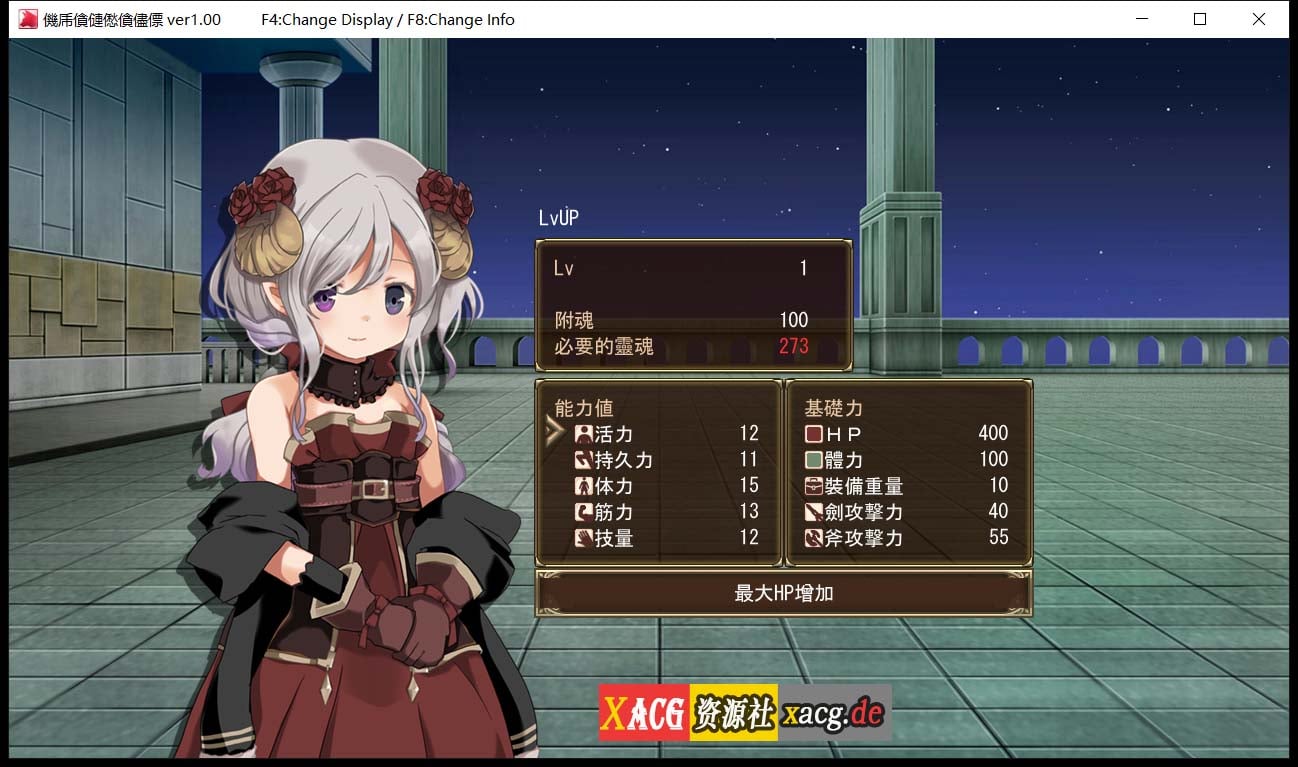Screen dimensions: 1298x767
Task: Click the red XACG logo watermark
Action: [642, 711]
